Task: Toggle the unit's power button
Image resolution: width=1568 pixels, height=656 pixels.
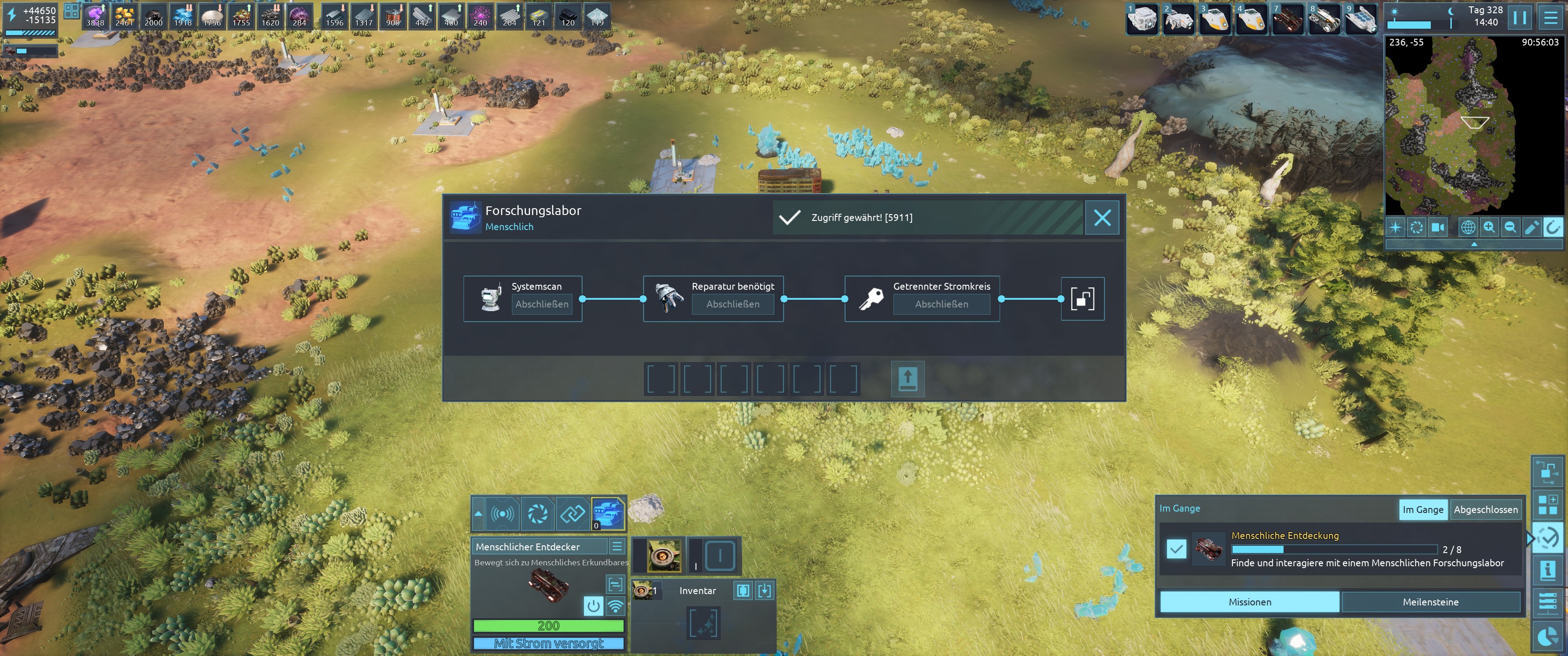Action: click(593, 605)
